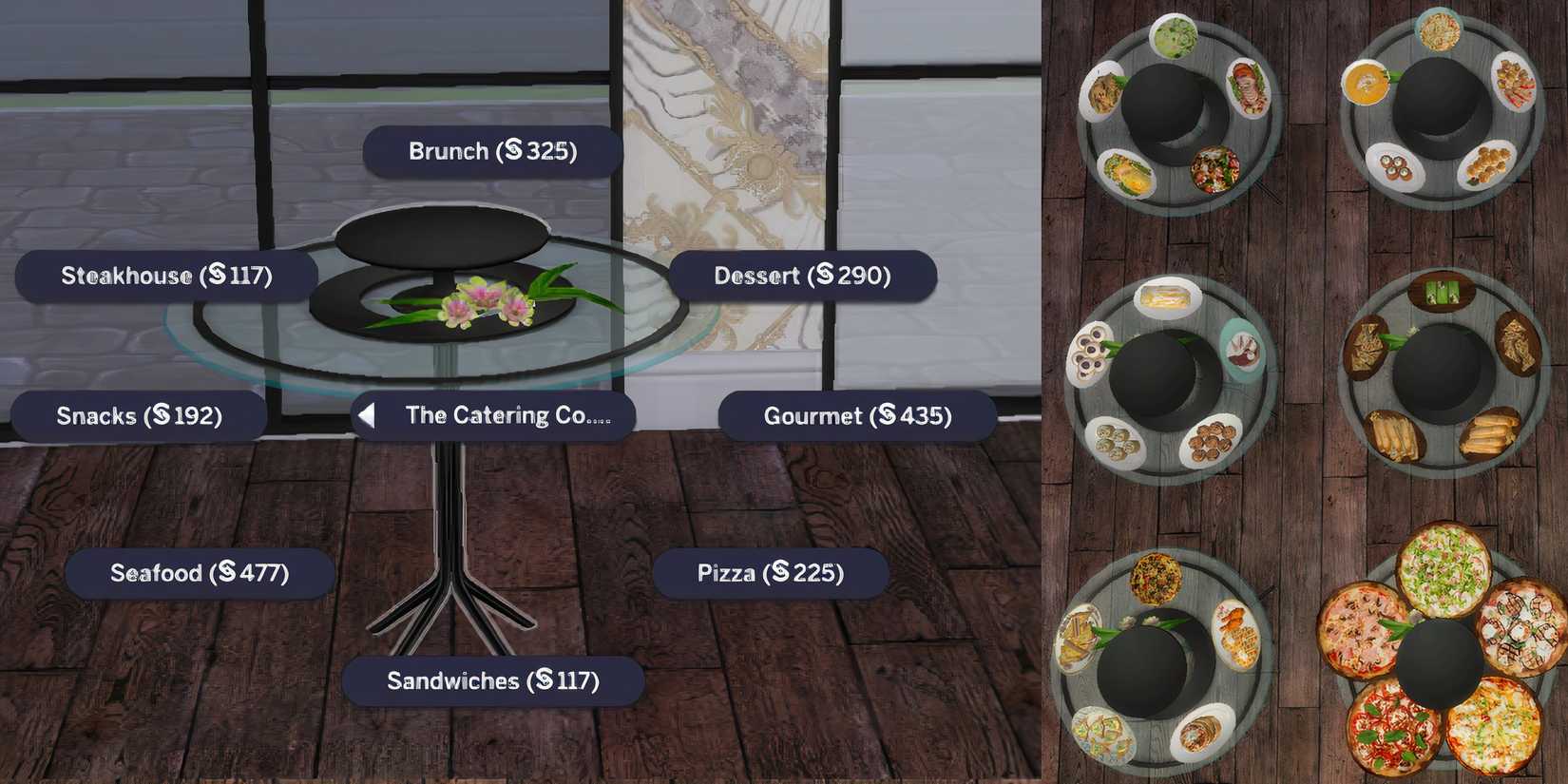Click the simoleon icon next to Snacks
1568x784 pixels.
(163, 415)
